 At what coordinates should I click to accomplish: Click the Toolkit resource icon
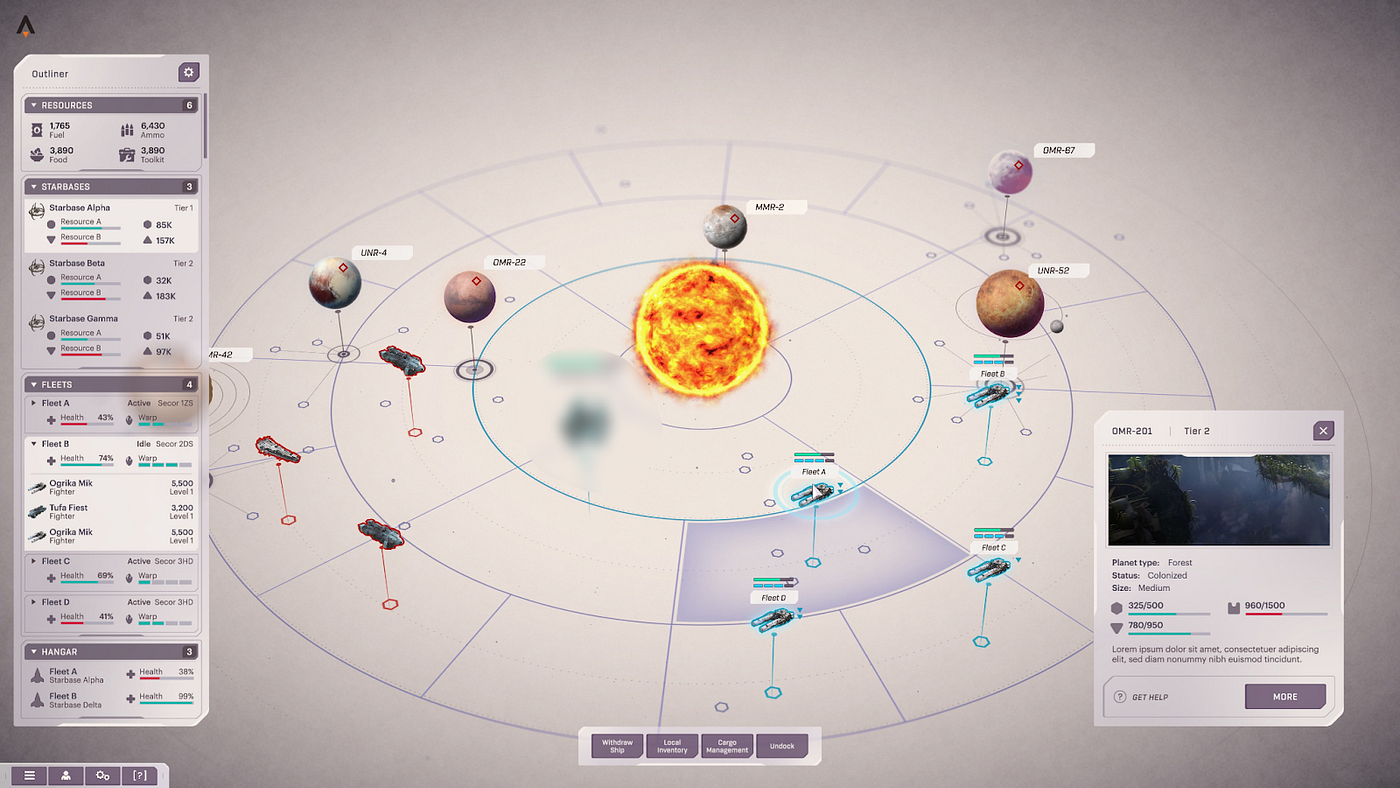(x=126, y=153)
